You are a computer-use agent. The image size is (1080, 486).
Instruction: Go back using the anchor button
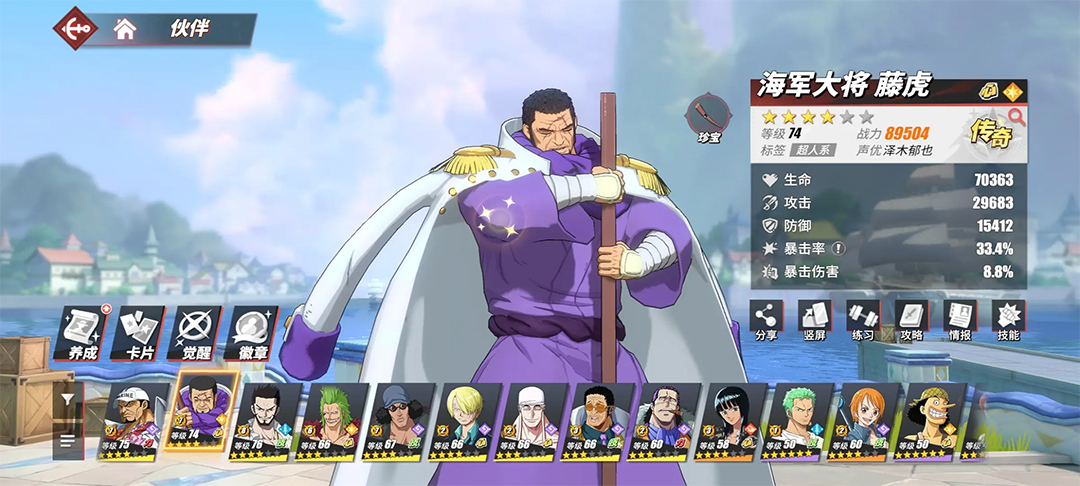coord(76,28)
